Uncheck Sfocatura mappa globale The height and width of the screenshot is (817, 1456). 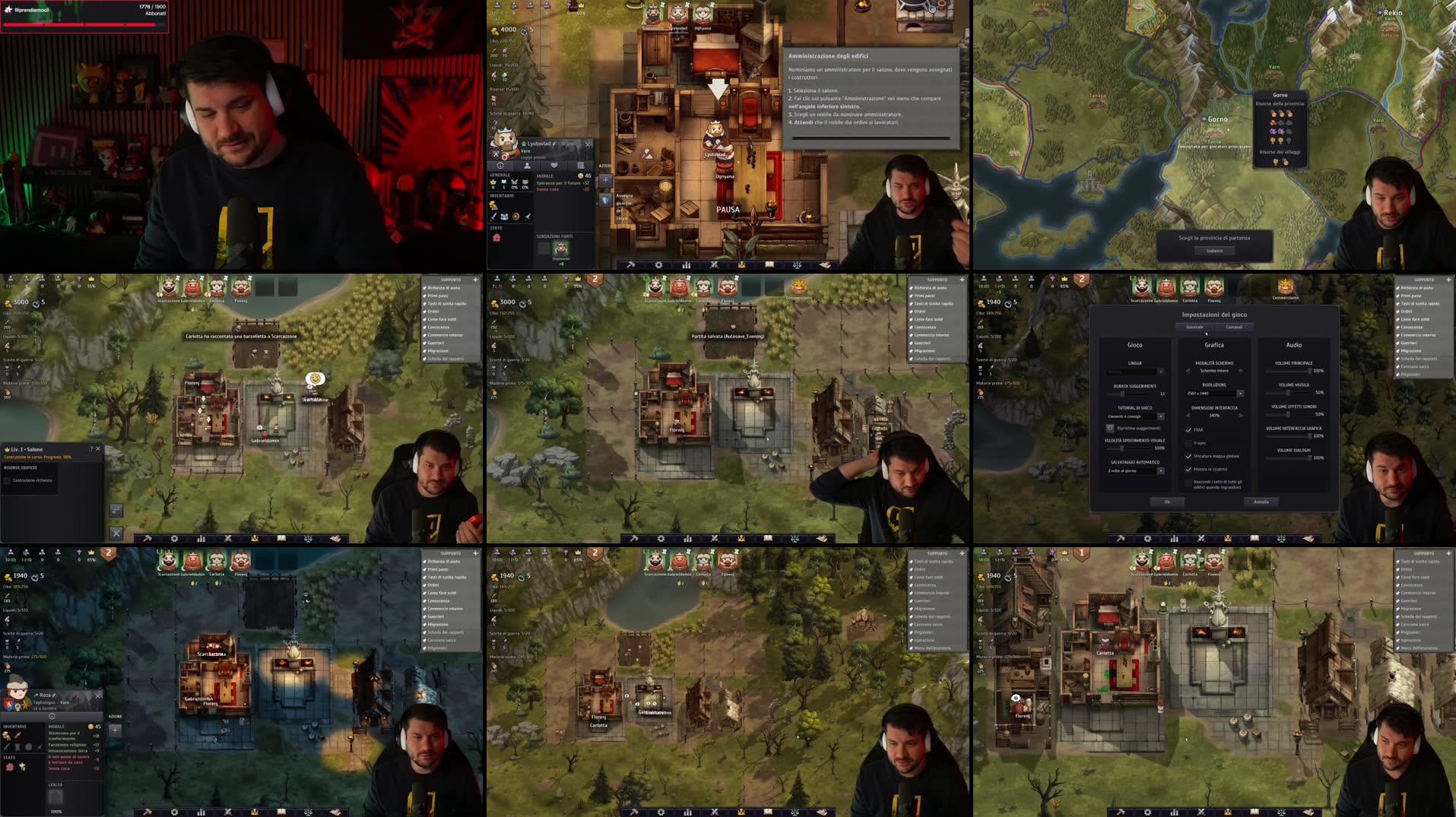point(1189,457)
